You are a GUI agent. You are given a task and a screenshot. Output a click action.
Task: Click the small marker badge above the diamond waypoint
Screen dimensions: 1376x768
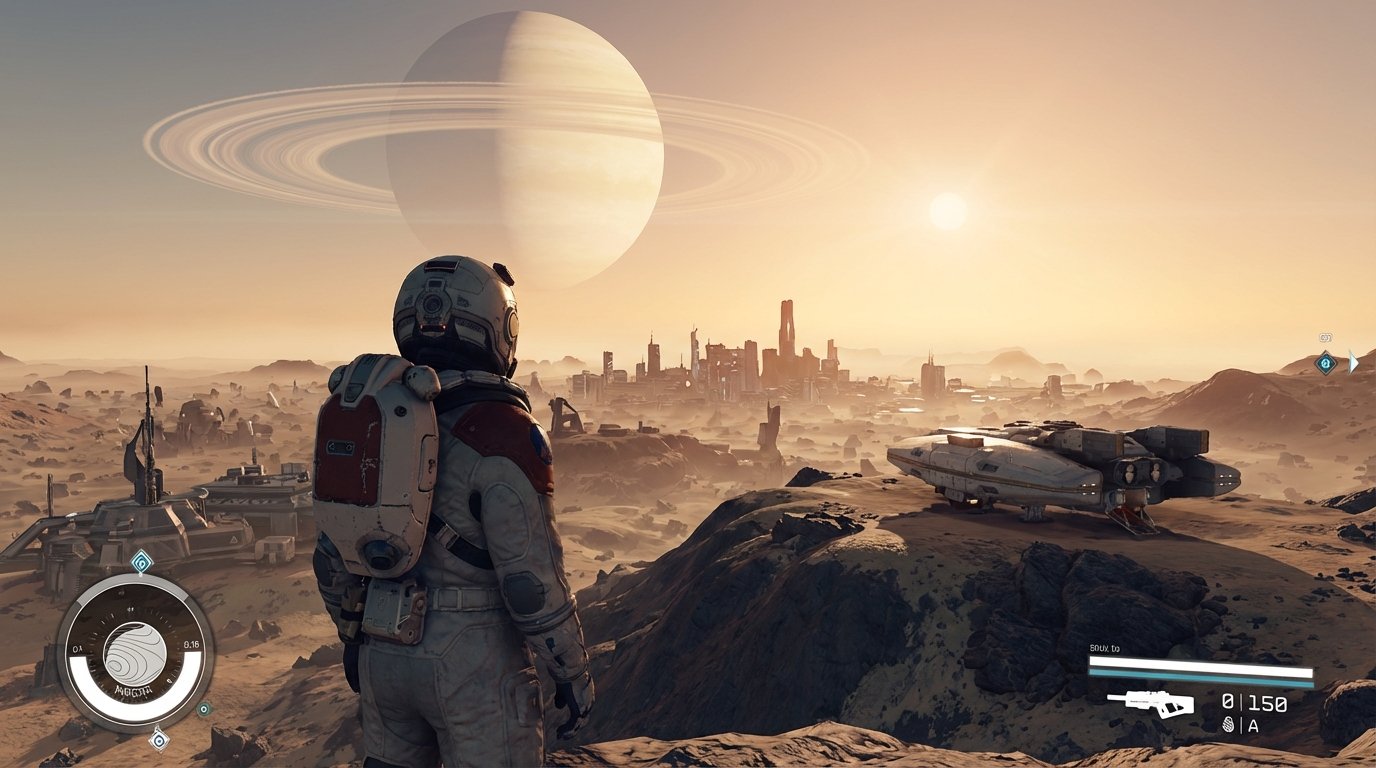point(1326,337)
